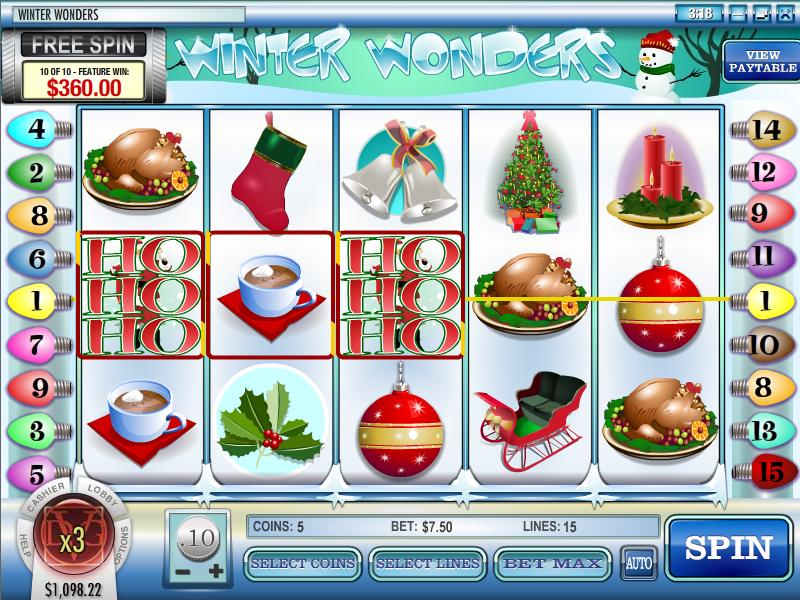This screenshot has width=800, height=600.
Task: Select payline 7 pink light bulb
Action: pos(36,345)
